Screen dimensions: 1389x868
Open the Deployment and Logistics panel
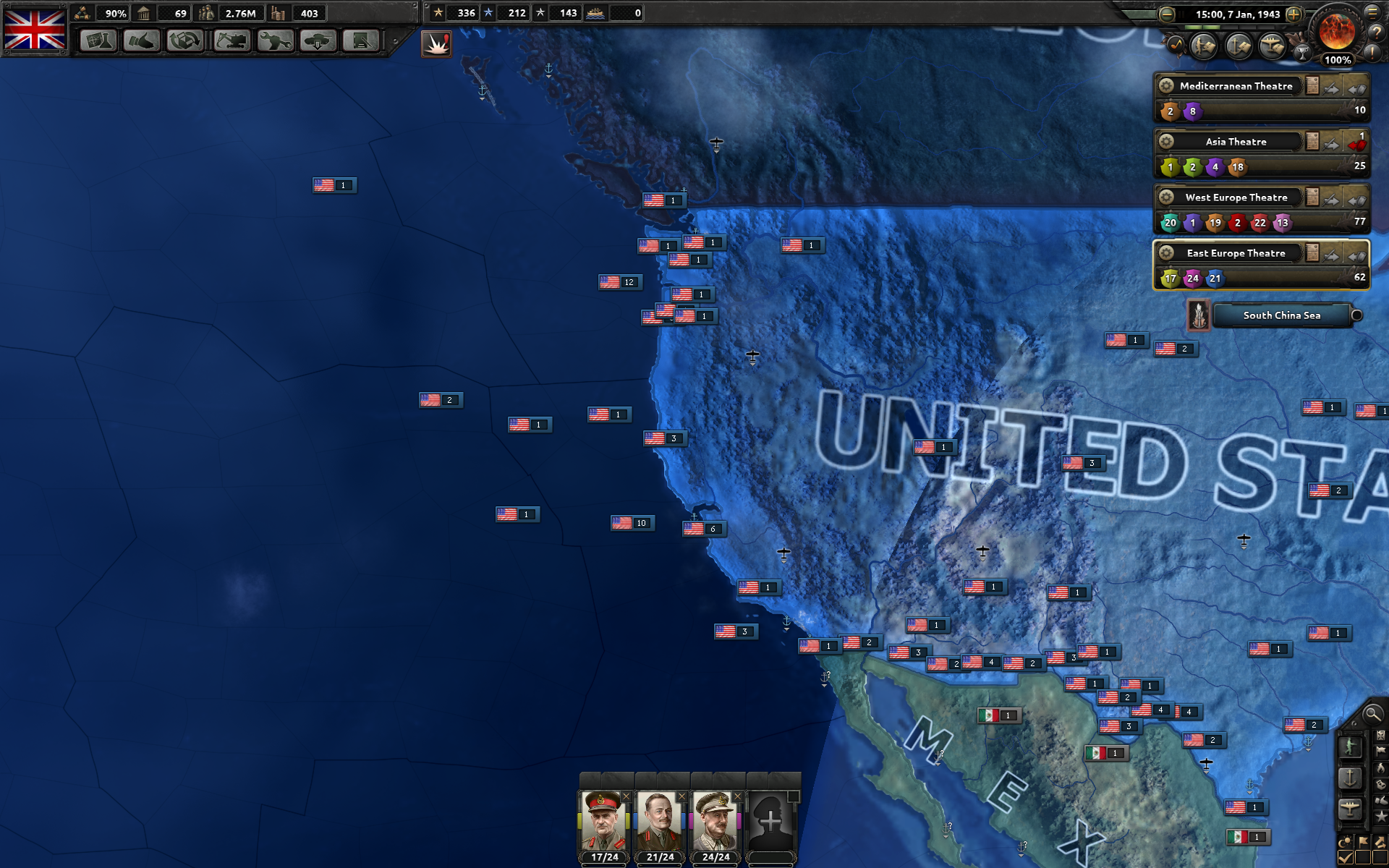pyautogui.click(x=318, y=41)
